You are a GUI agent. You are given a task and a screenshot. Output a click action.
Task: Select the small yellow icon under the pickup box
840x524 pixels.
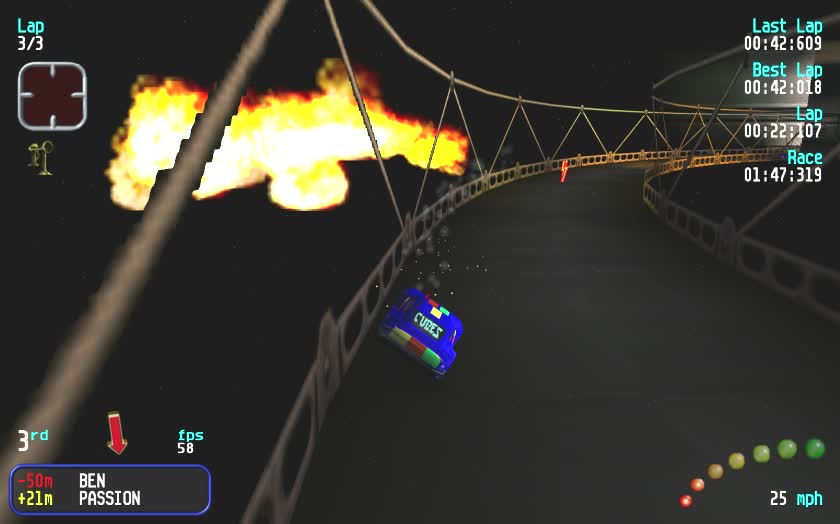coord(41,158)
